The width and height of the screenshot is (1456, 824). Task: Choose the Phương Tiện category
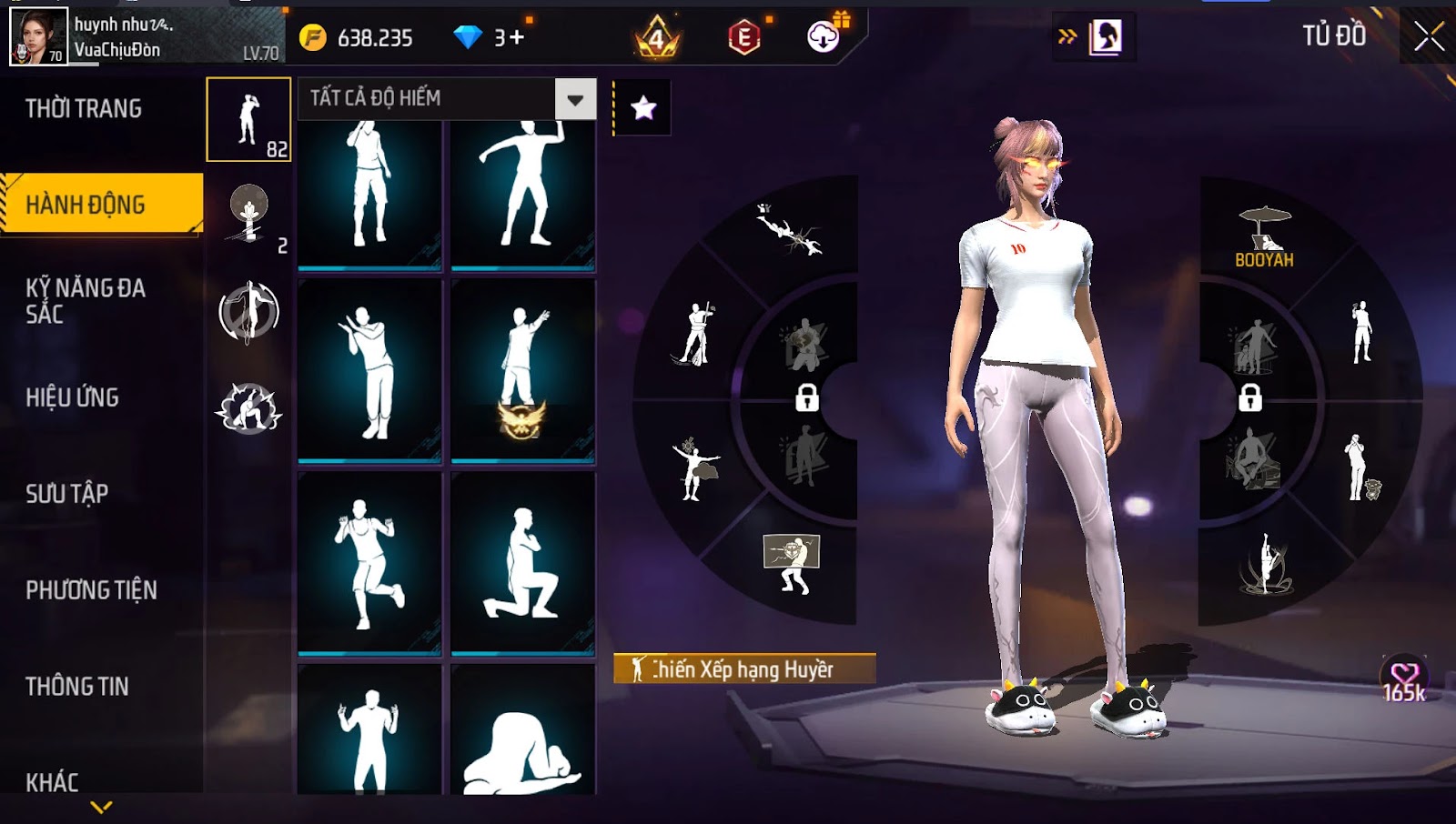point(91,590)
